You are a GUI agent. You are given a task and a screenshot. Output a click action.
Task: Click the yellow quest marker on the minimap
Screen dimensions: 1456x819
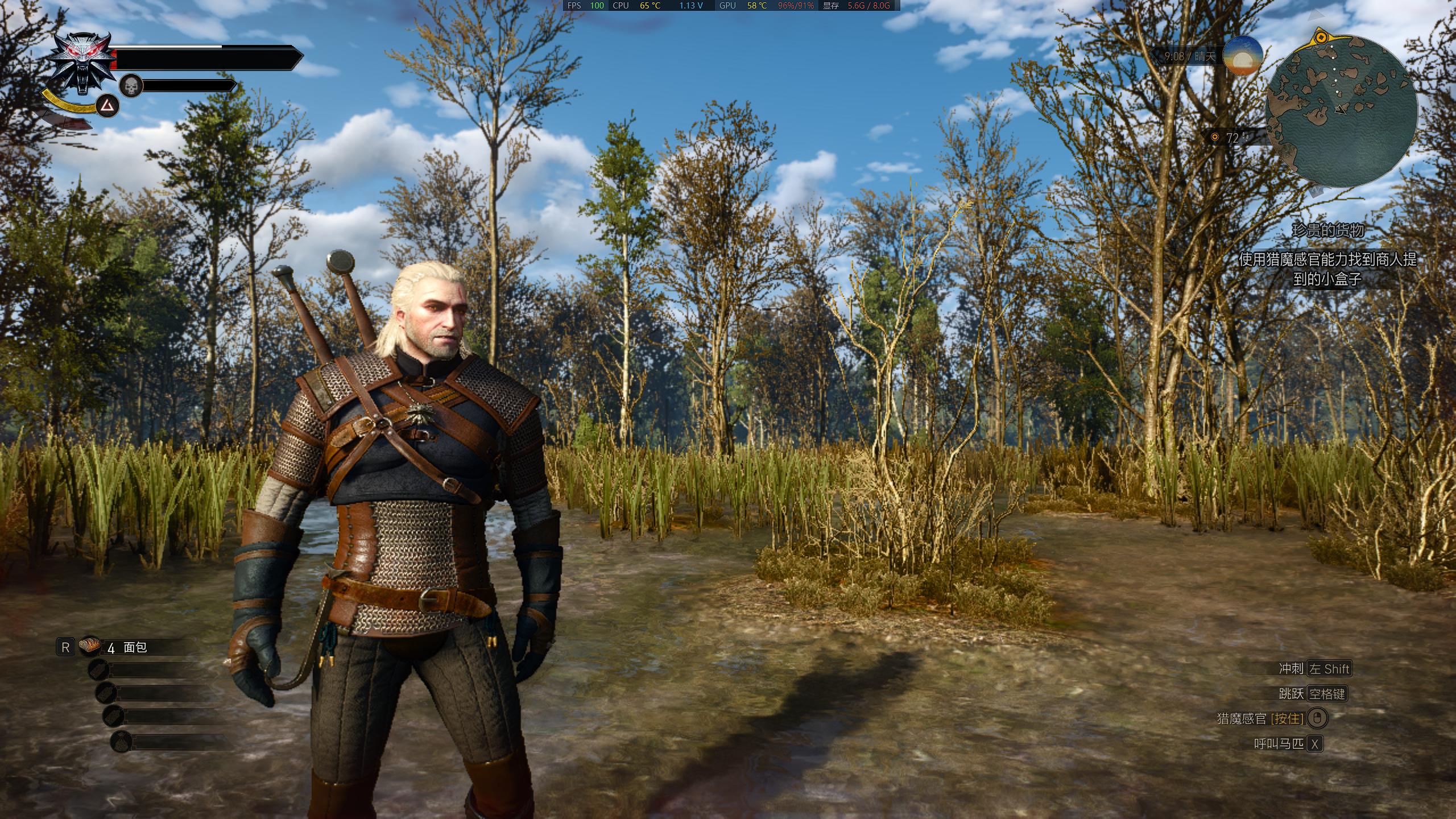(1321, 38)
